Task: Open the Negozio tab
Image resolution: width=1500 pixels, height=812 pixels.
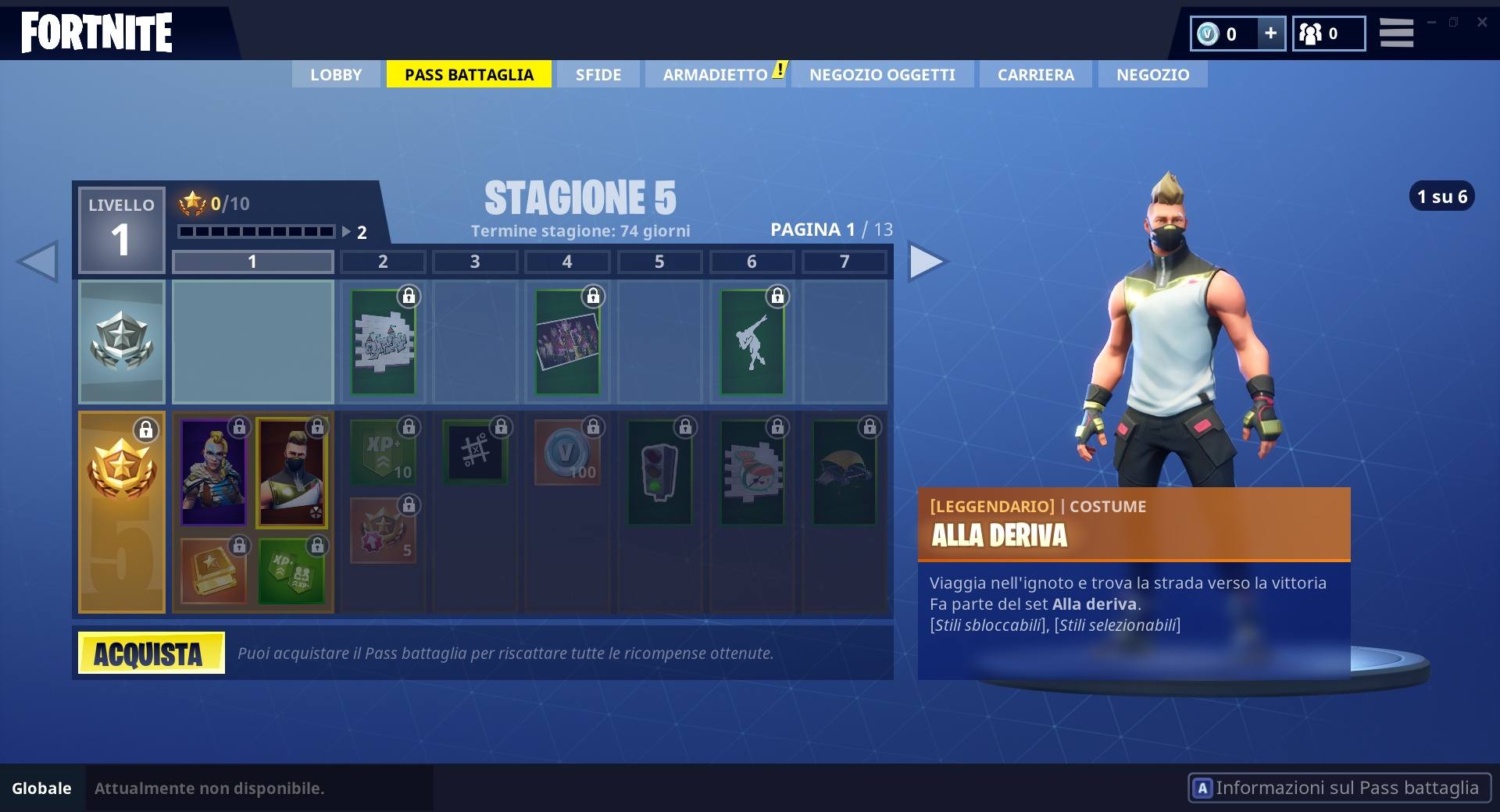Action: click(x=1152, y=75)
